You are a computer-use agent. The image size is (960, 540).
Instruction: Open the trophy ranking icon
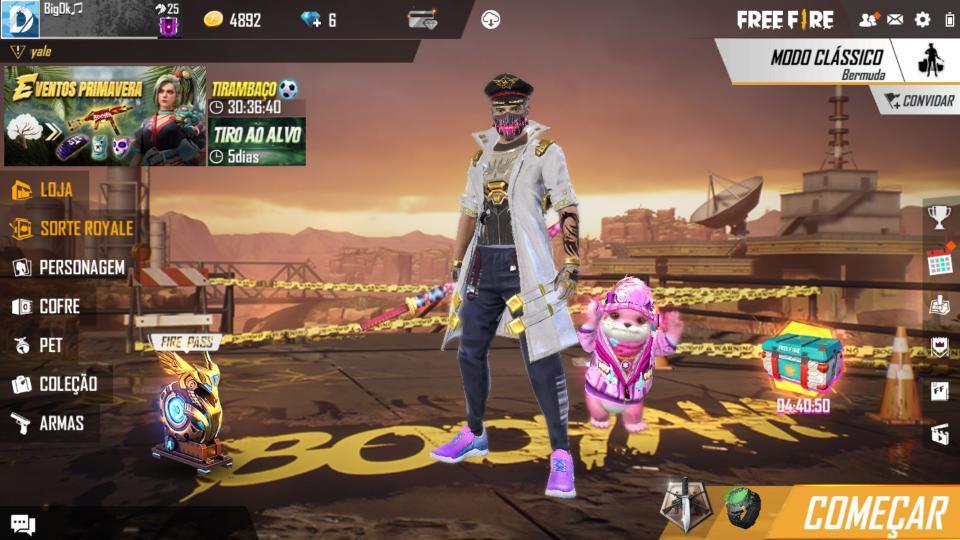click(939, 216)
